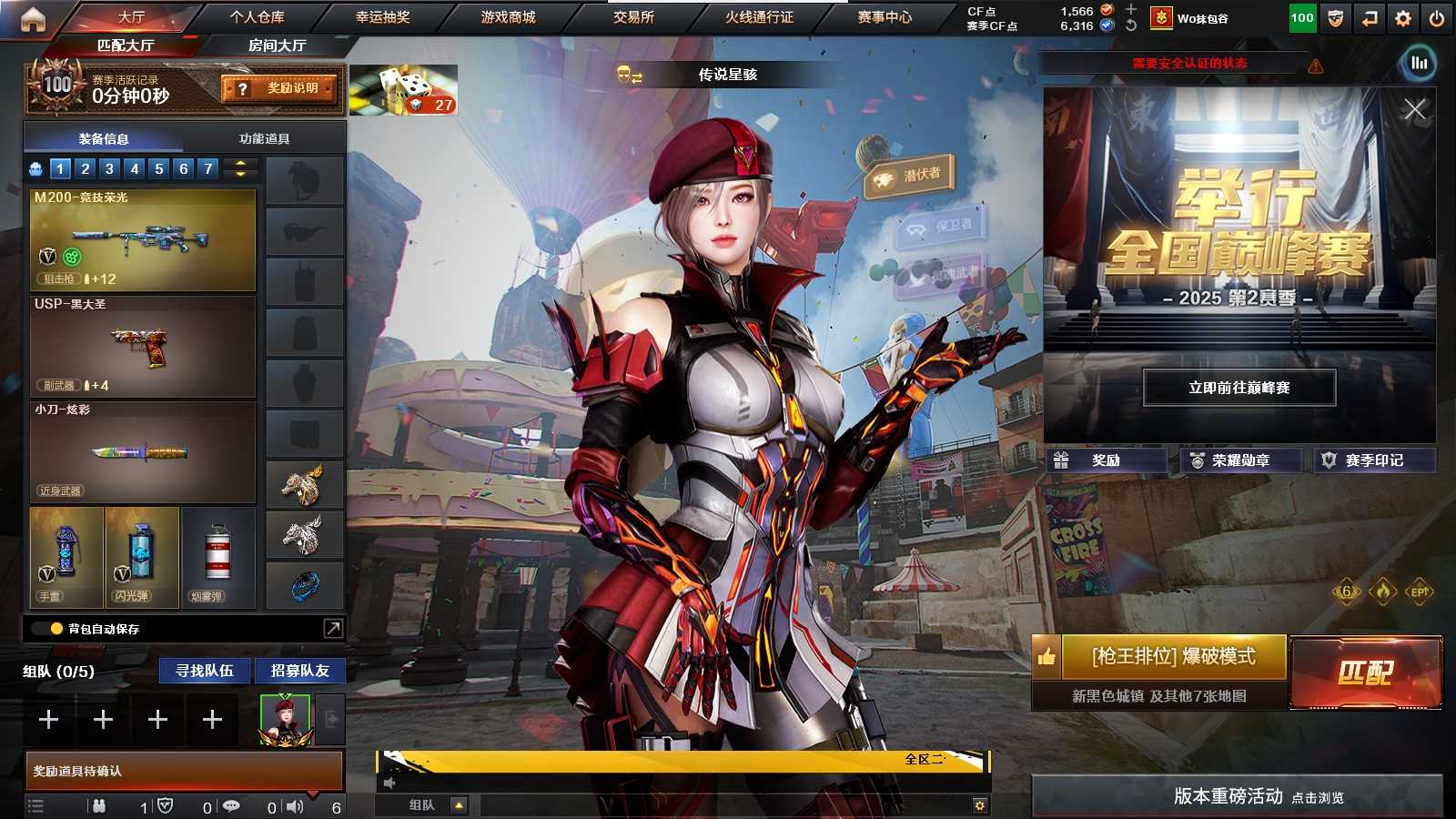Toggle 背包自动保存 auto-save
Screen dimensions: 1456x819
(56, 629)
